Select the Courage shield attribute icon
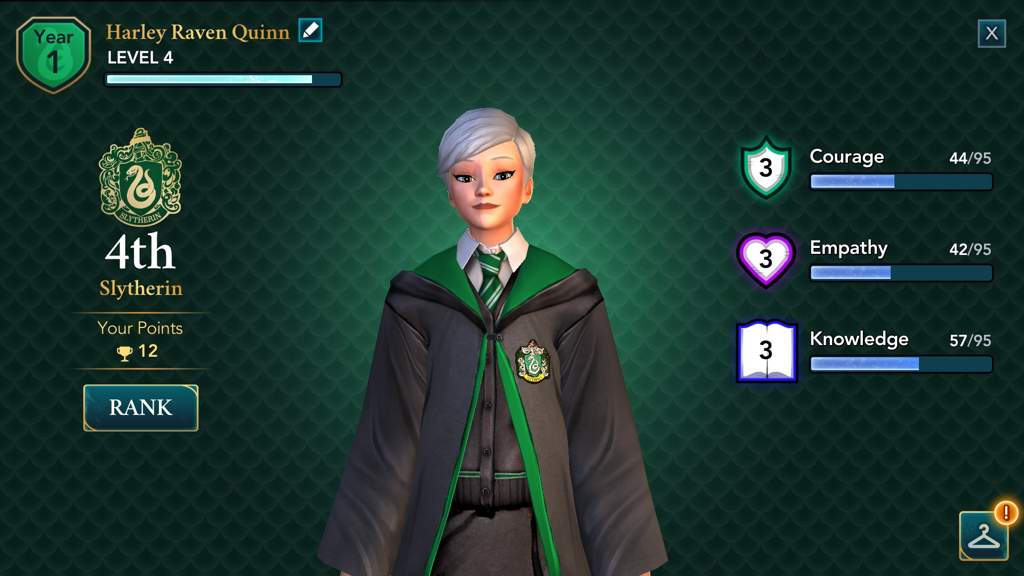This screenshot has height=576, width=1024. pyautogui.click(x=766, y=168)
